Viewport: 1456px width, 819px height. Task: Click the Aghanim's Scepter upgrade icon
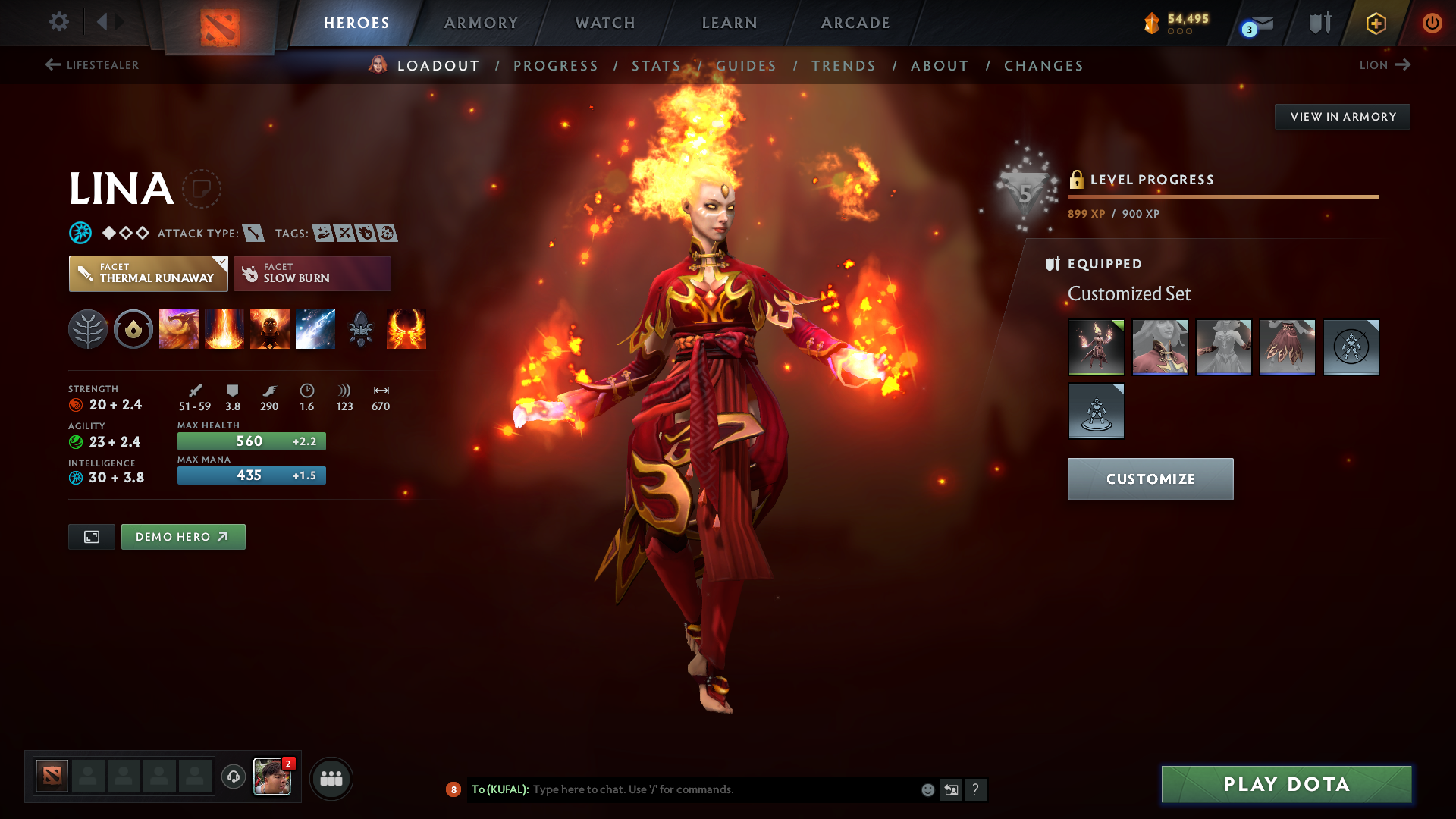(361, 329)
